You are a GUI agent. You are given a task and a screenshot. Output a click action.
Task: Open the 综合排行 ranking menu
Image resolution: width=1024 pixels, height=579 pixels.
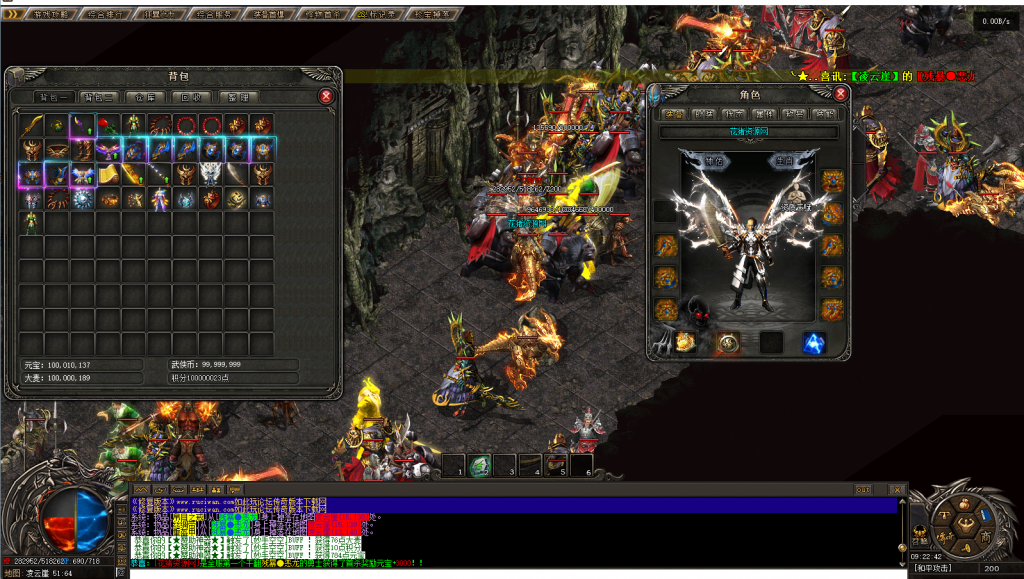(104, 15)
